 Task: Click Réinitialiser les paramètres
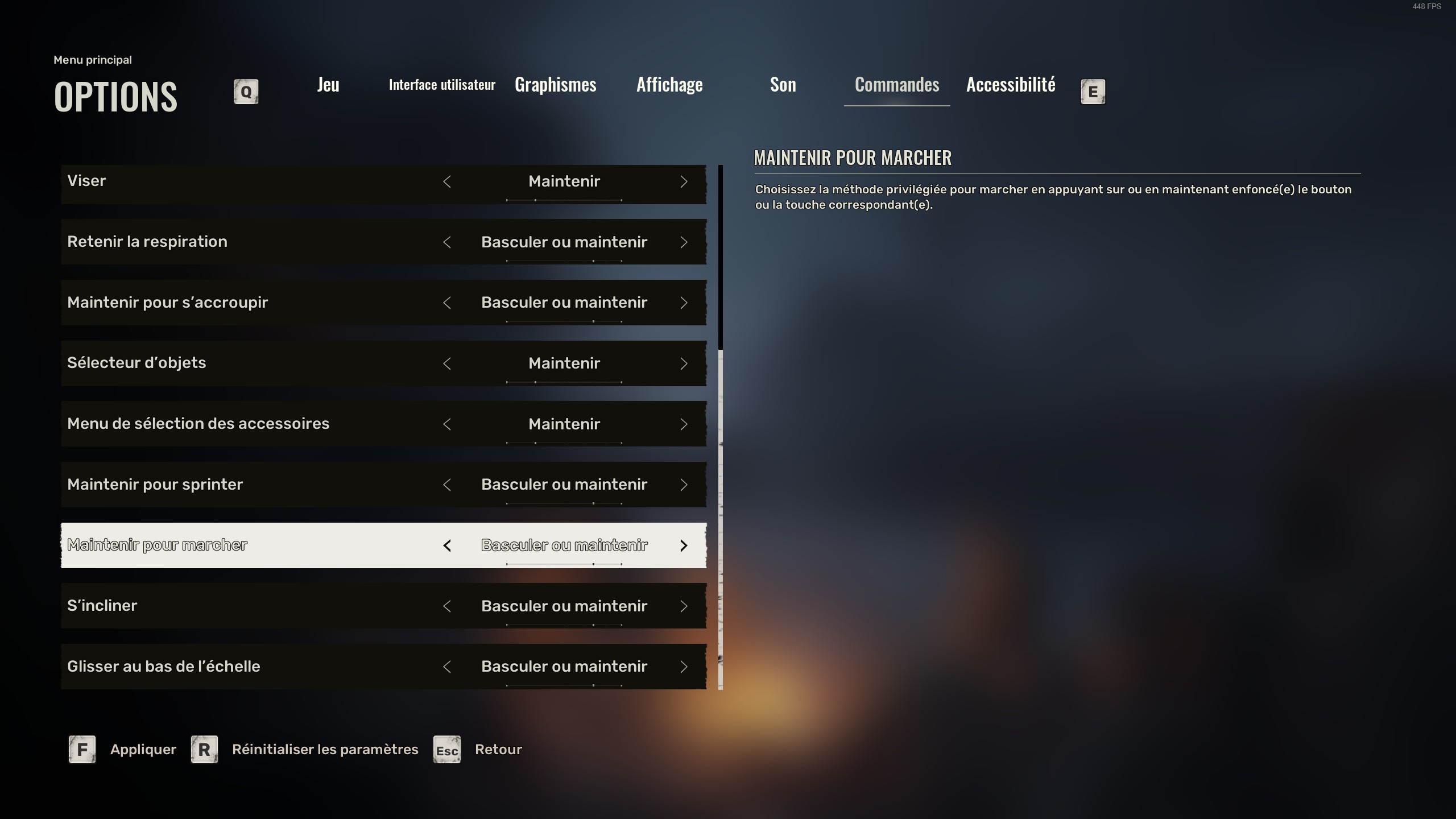point(325,749)
